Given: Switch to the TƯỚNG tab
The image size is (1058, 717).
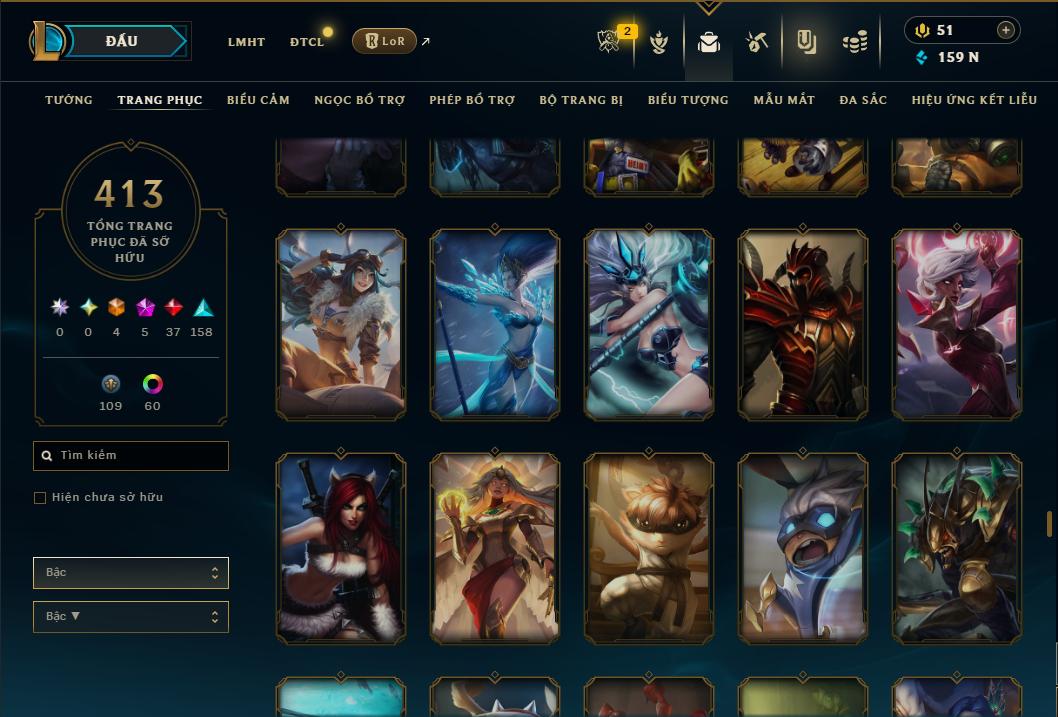Looking at the screenshot, I should (x=69, y=100).
